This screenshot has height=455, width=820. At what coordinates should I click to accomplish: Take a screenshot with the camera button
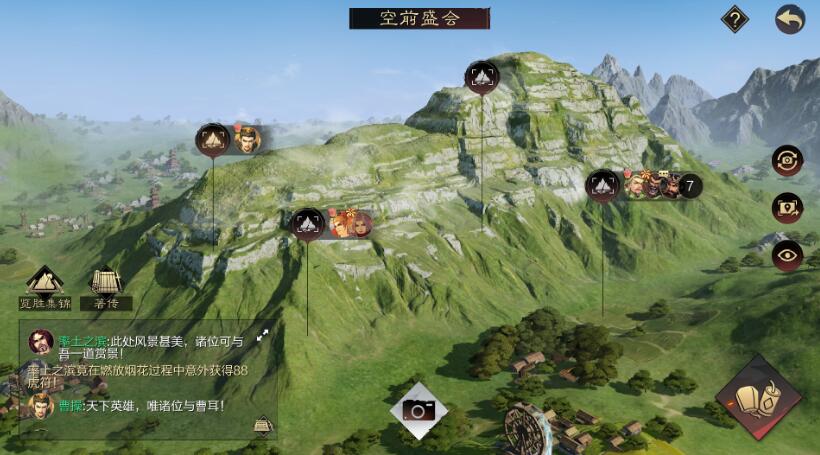coord(418,409)
